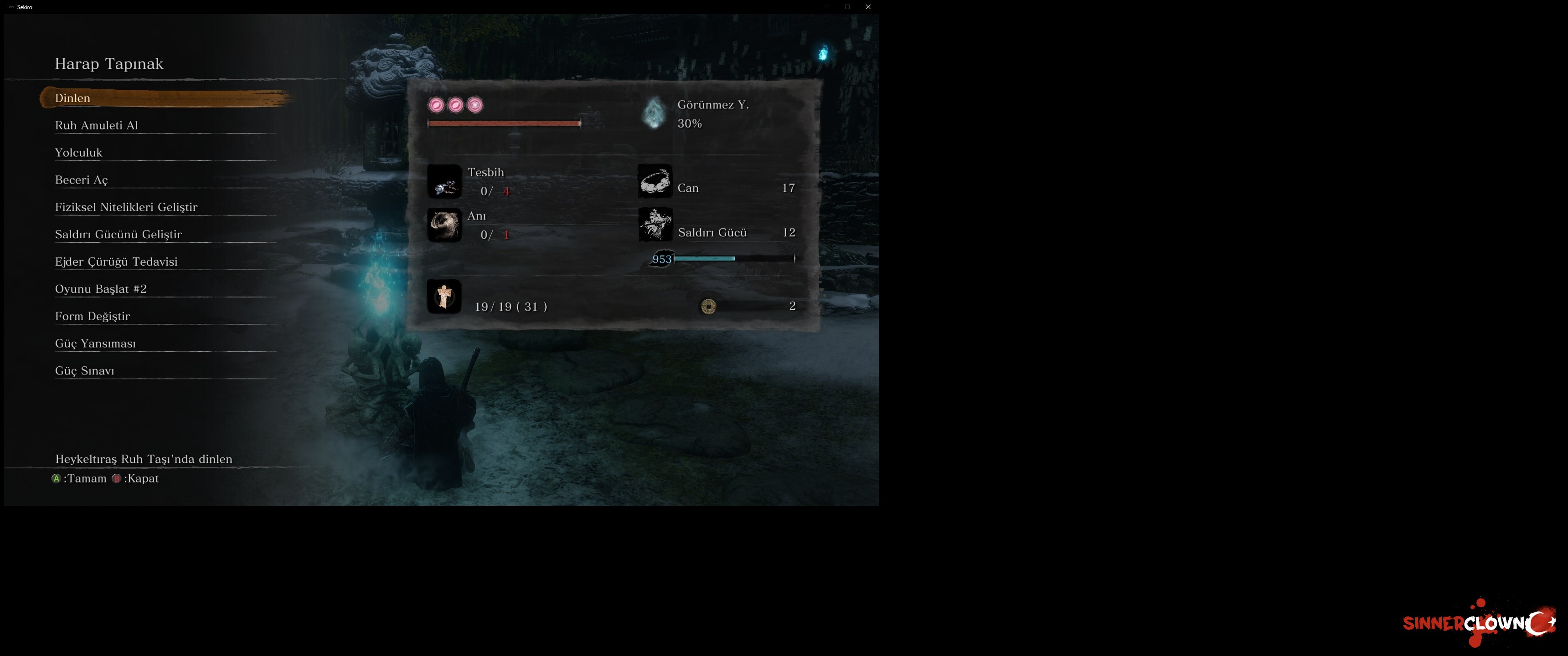Screen dimensions: 1568x656
Task: Select the Dinlen menu option
Action: tap(73, 98)
